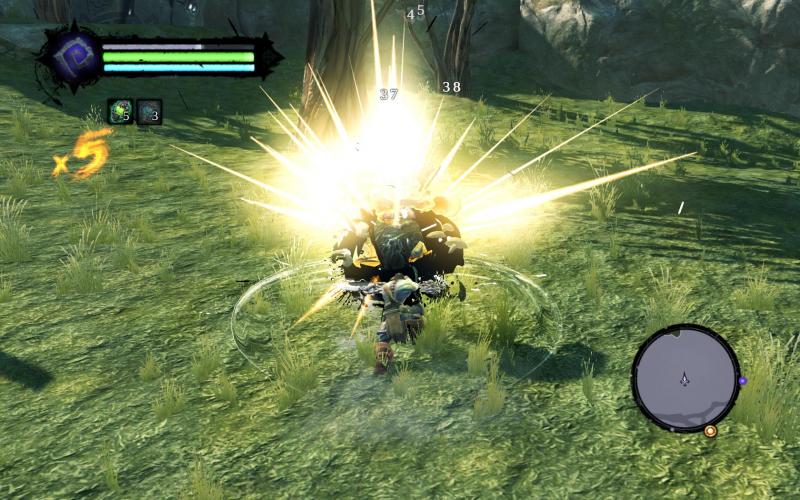This screenshot has height=500, width=800.
Task: Open the circular minimap
Action: pyautogui.click(x=685, y=378)
